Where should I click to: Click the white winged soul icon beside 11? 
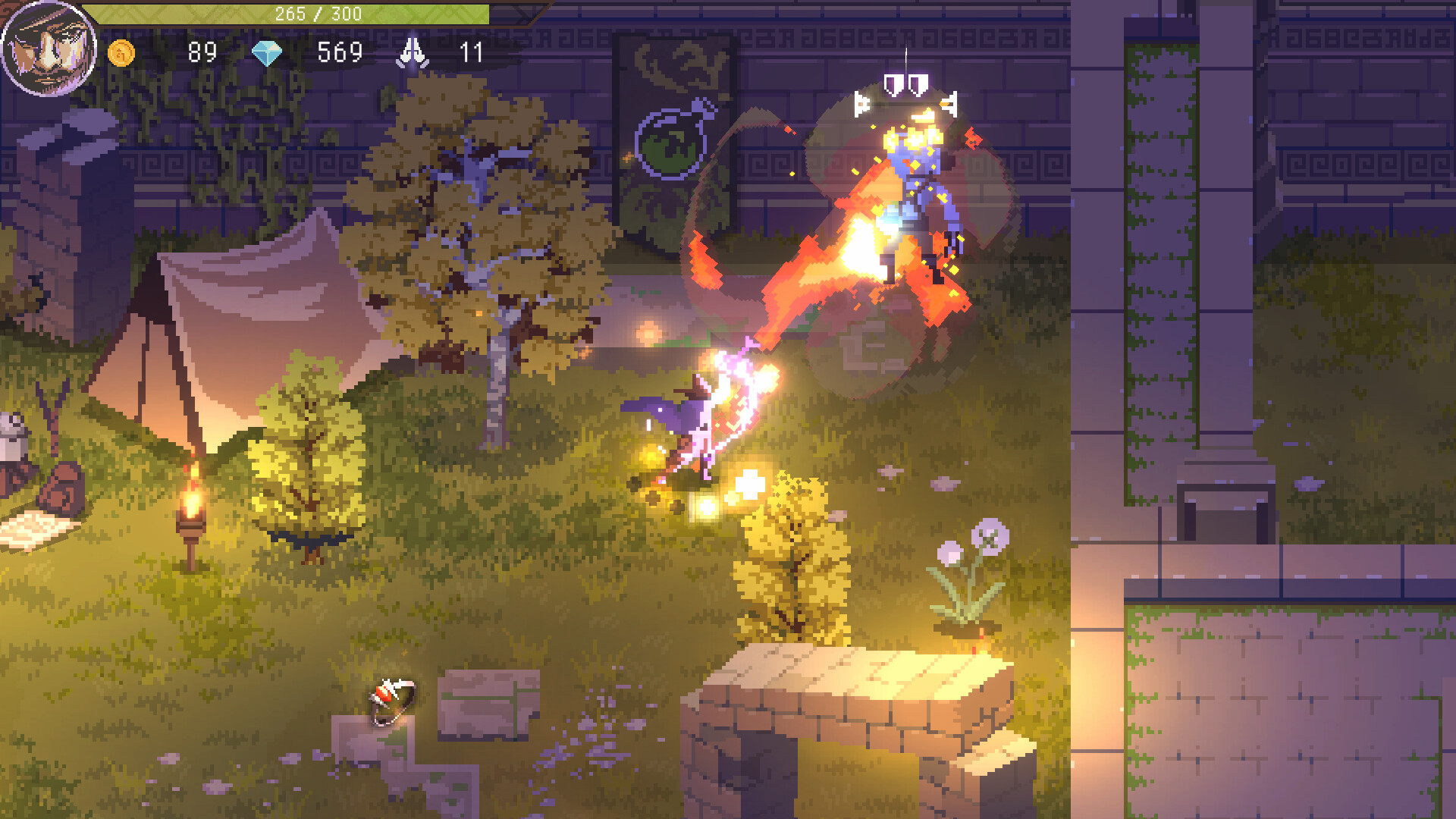(412, 53)
